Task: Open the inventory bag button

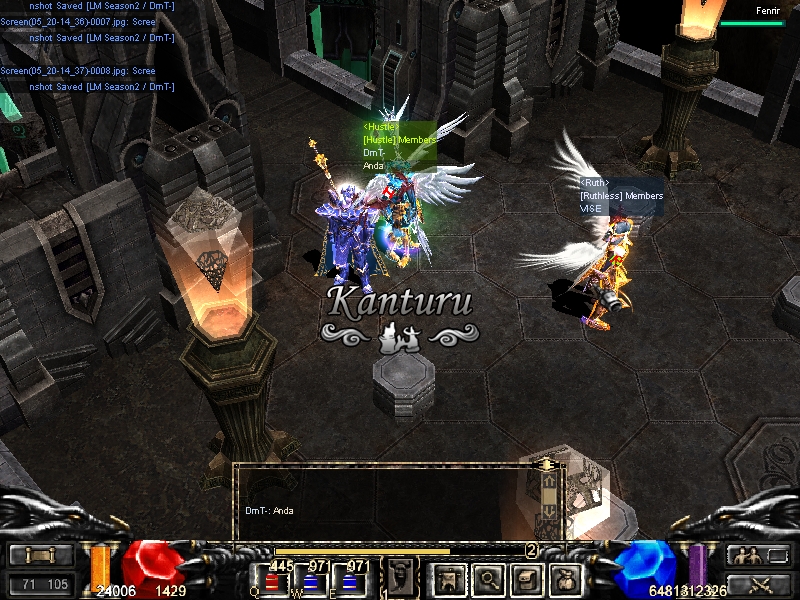Action: pos(565,578)
